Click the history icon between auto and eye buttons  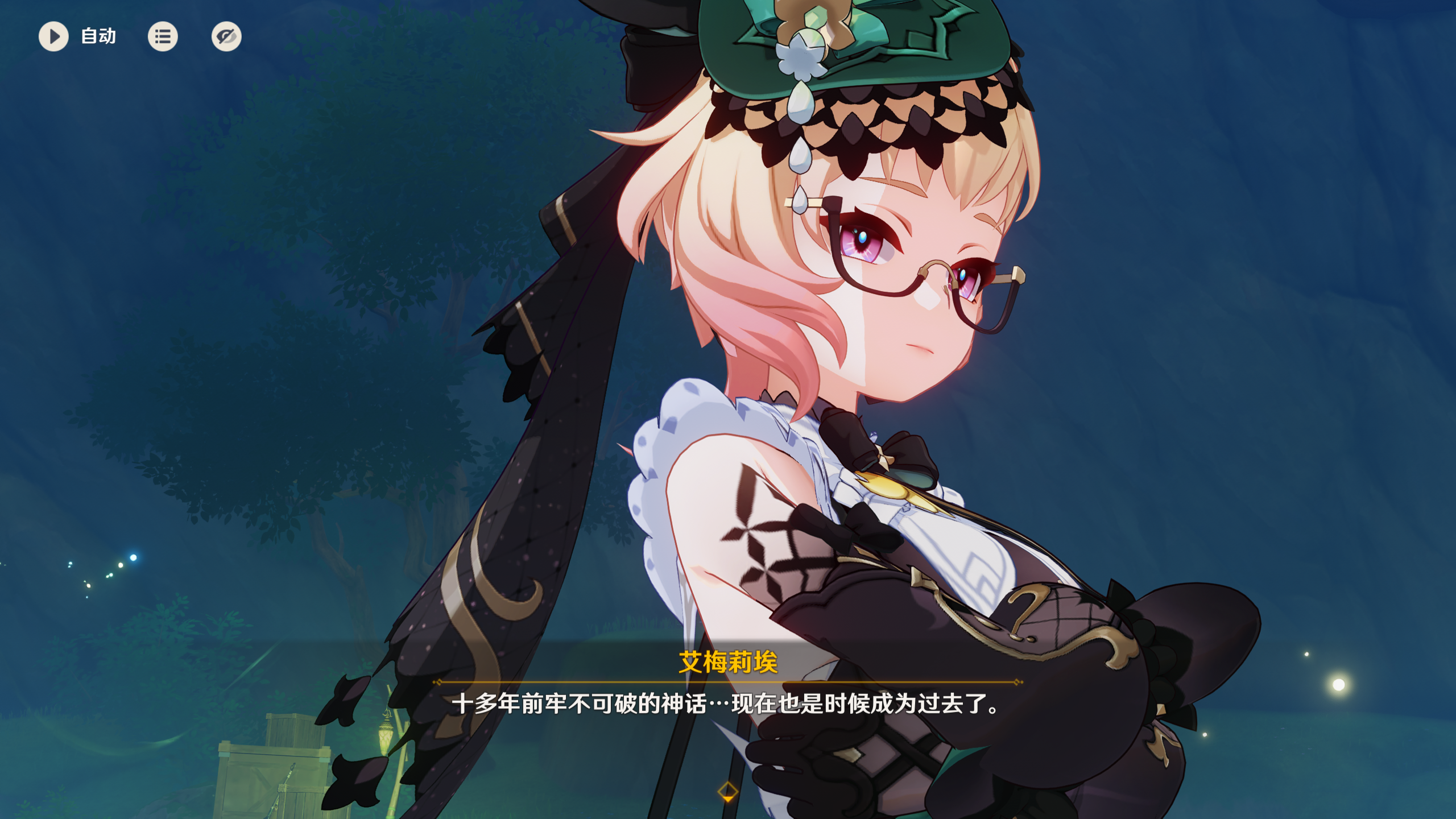pos(163,36)
